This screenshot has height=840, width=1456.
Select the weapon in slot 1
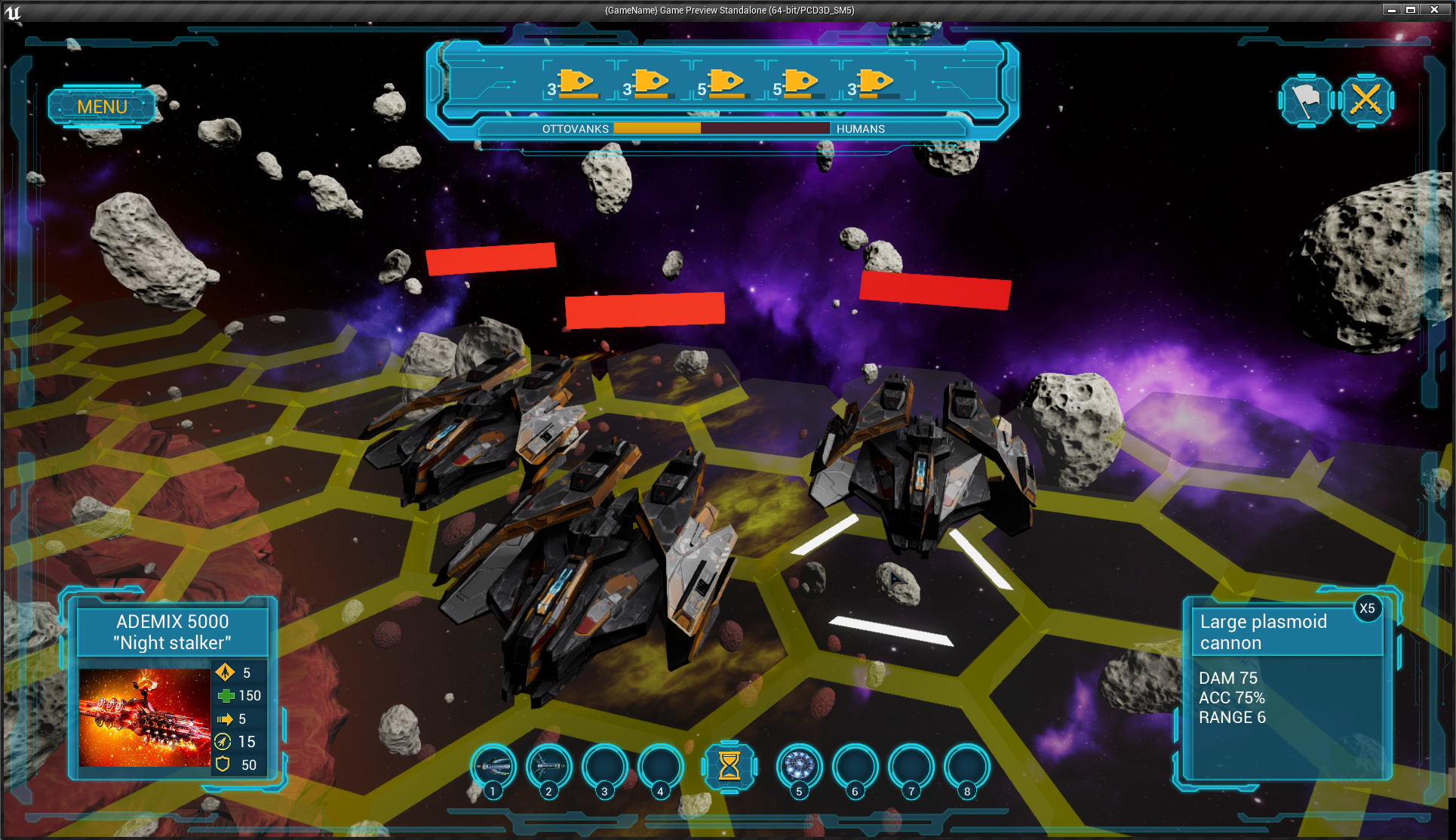click(x=494, y=766)
